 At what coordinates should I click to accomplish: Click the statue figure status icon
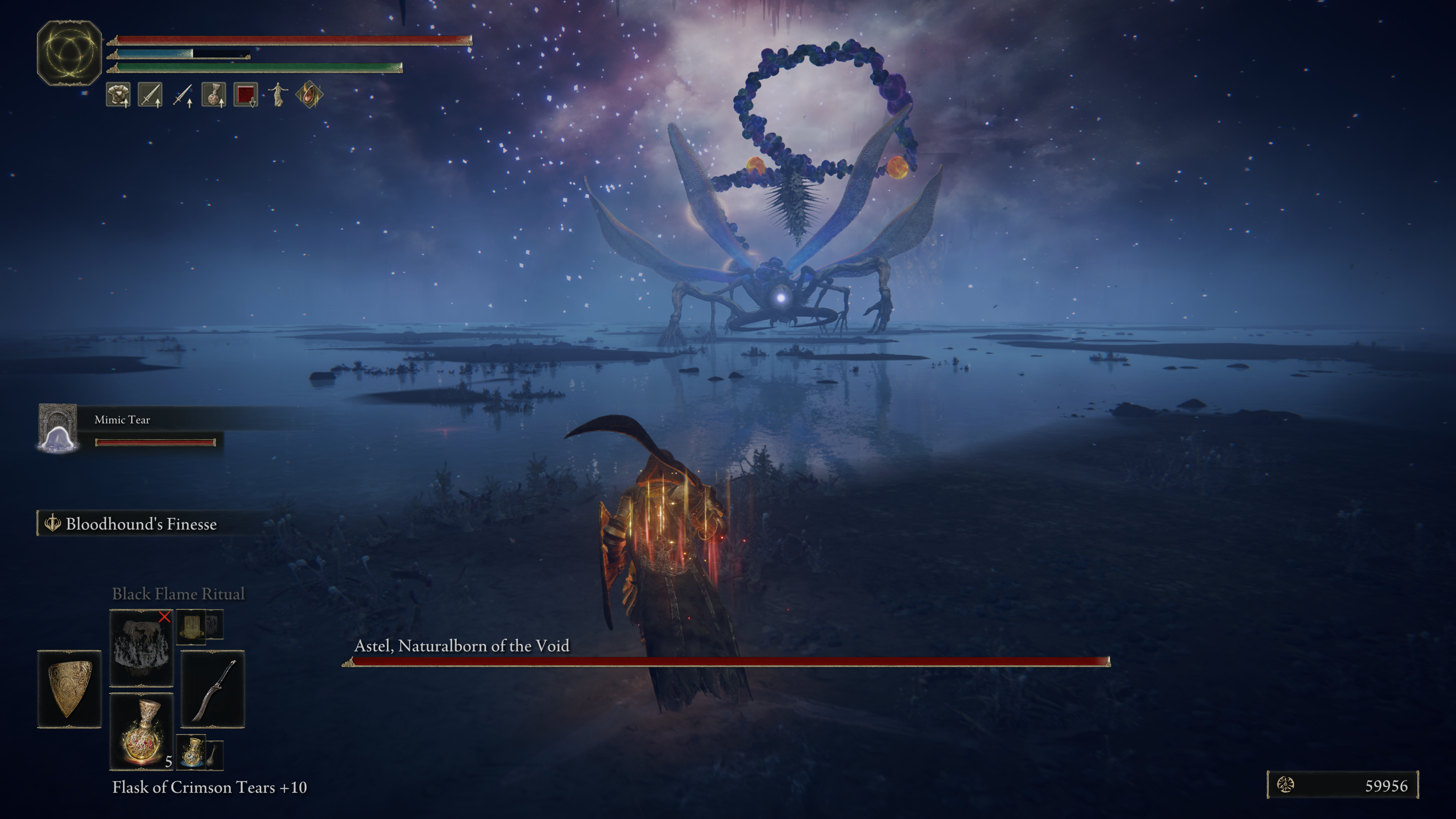click(278, 94)
